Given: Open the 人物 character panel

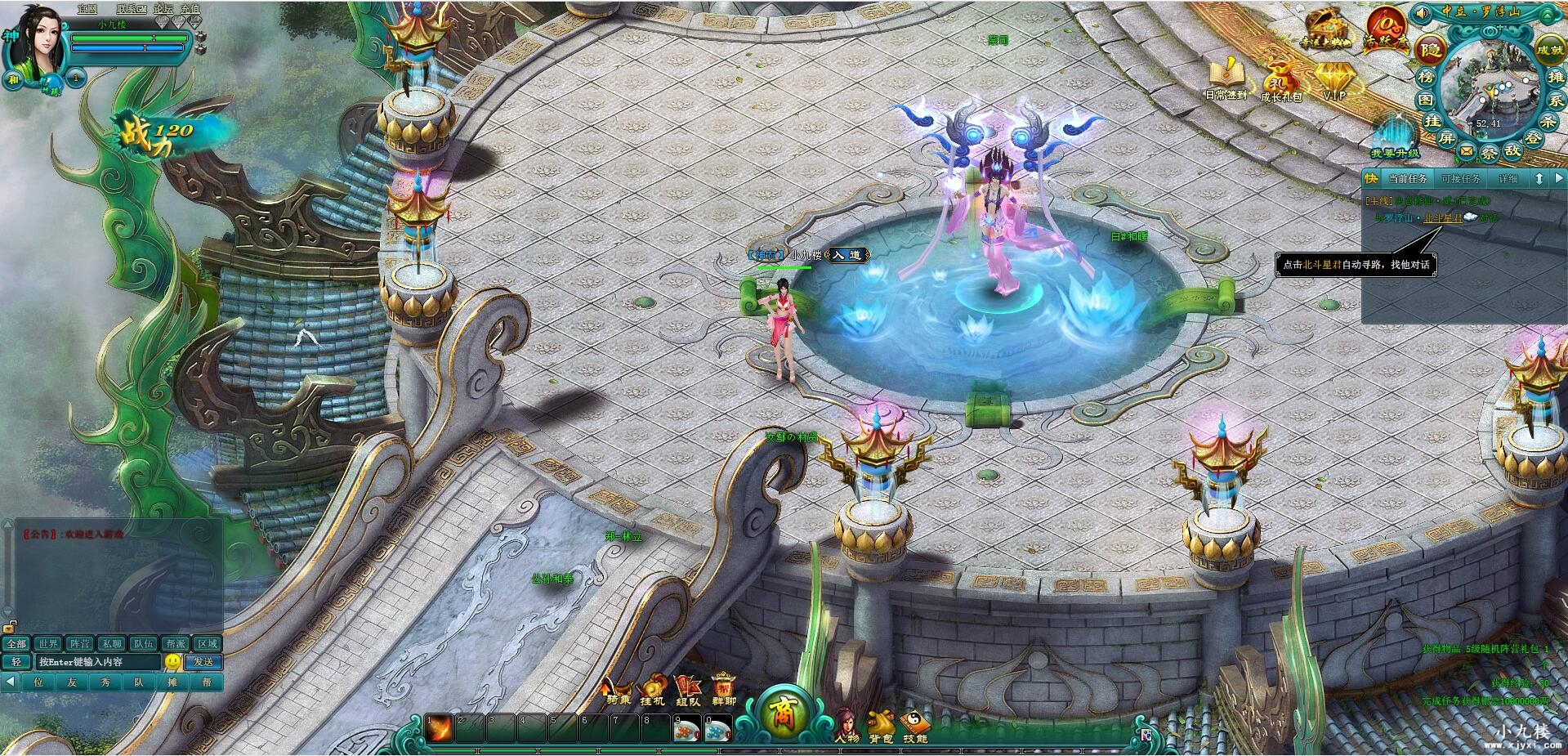Looking at the screenshot, I should pos(847,725).
